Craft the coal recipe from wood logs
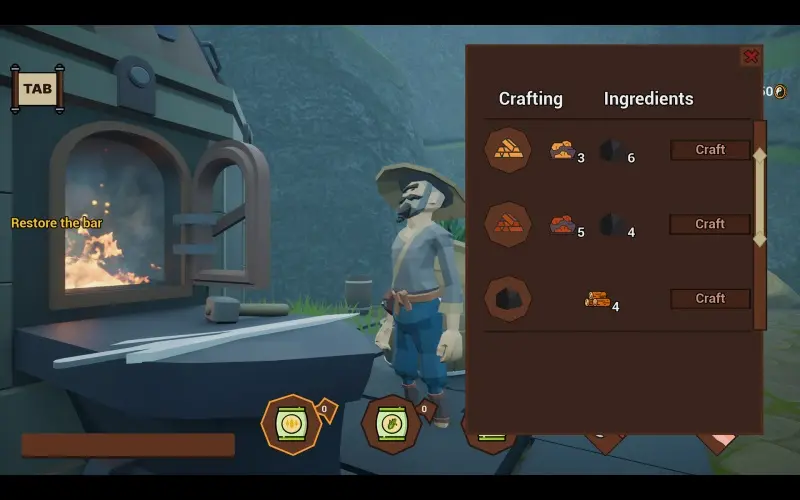Image resolution: width=800 pixels, height=500 pixels. pos(710,298)
